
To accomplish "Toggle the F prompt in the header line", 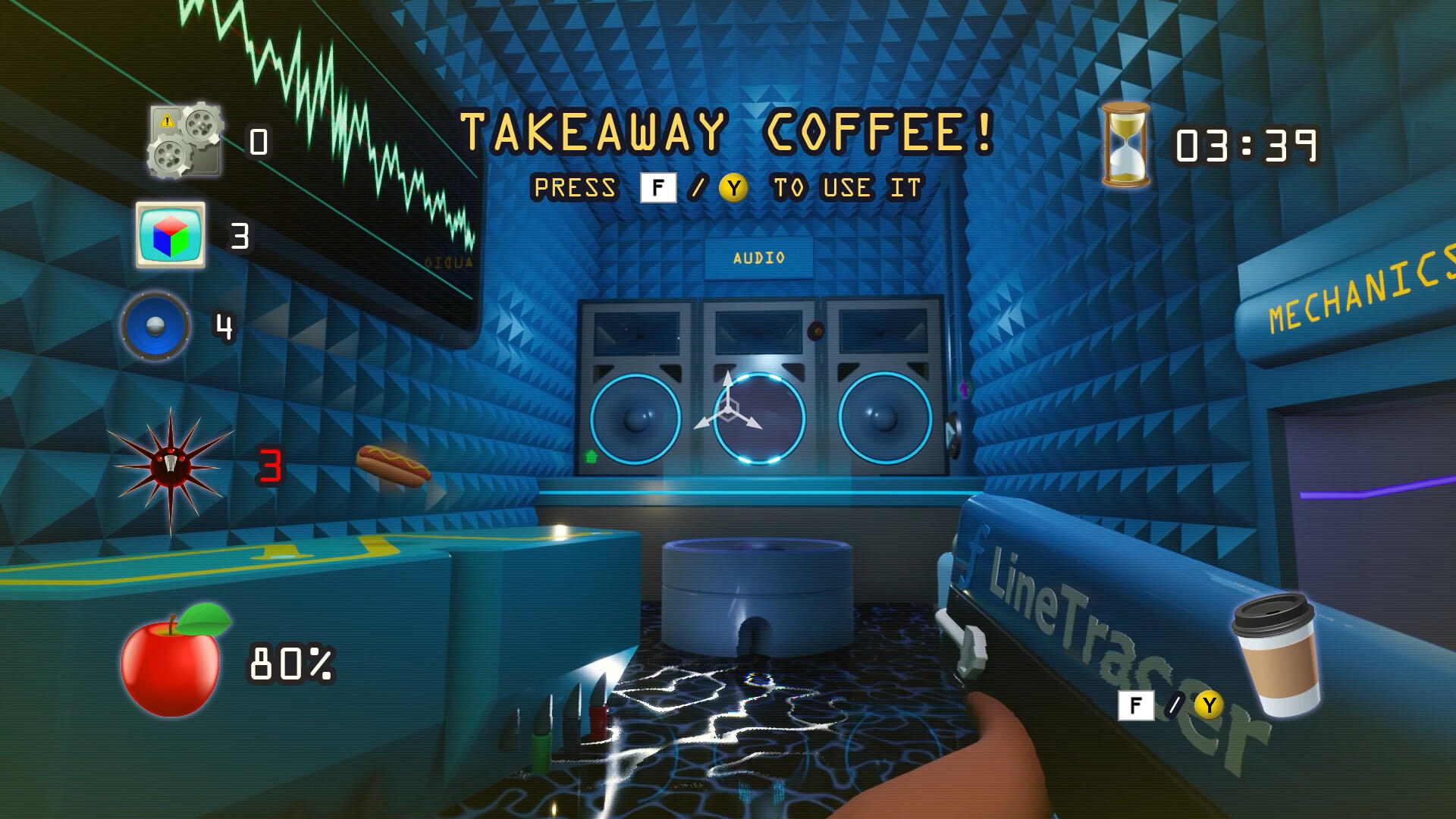I will pos(659,186).
